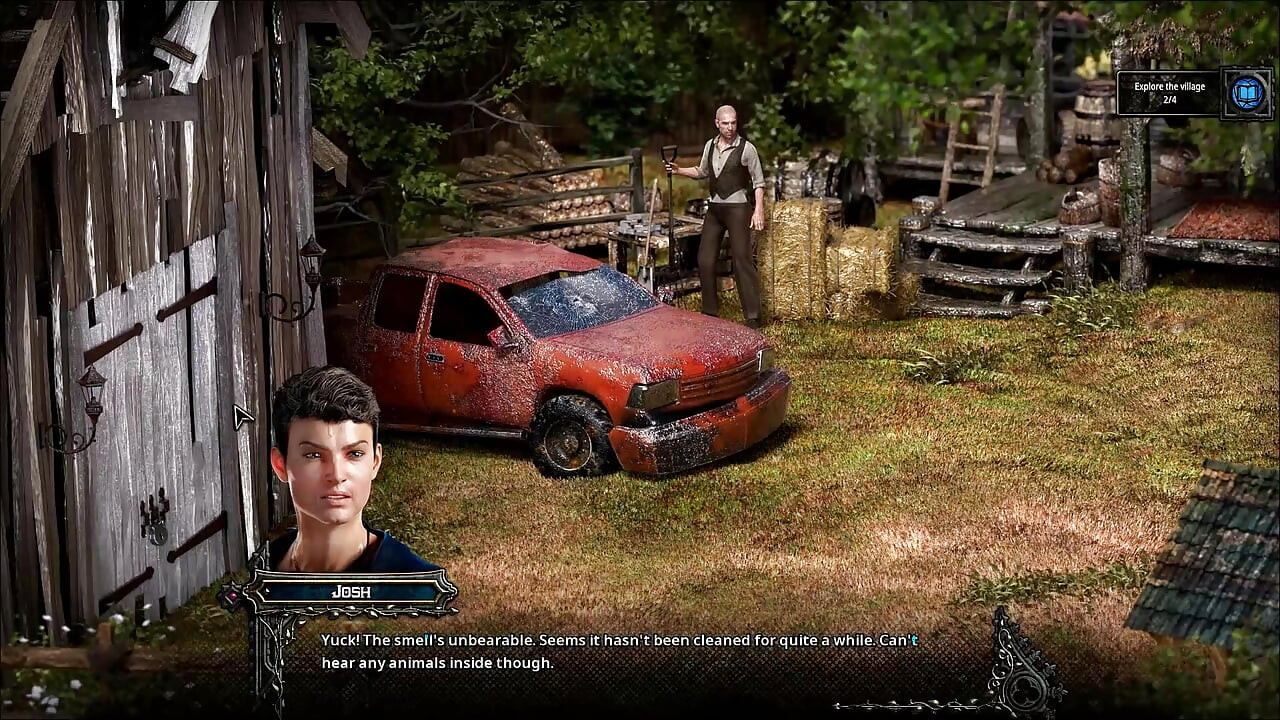
Task: Advance Josh's dialogue text box
Action: click(x=618, y=651)
